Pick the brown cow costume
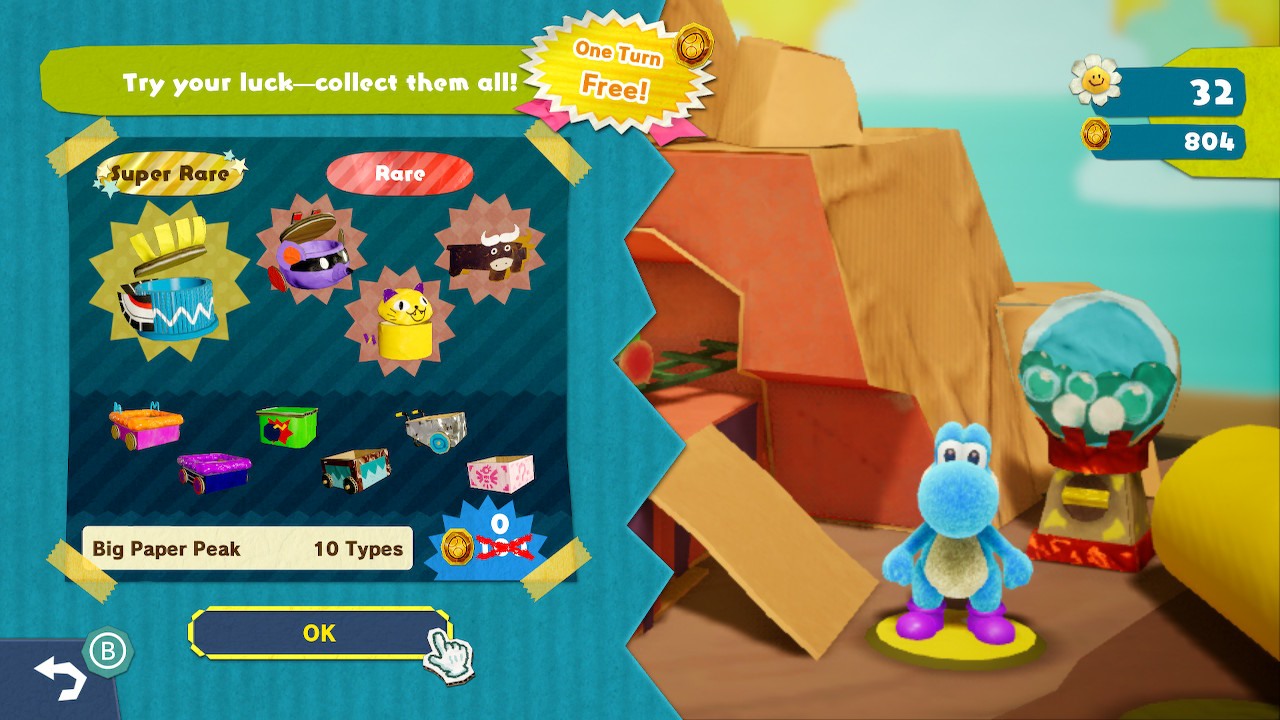This screenshot has width=1280, height=720. [489, 250]
